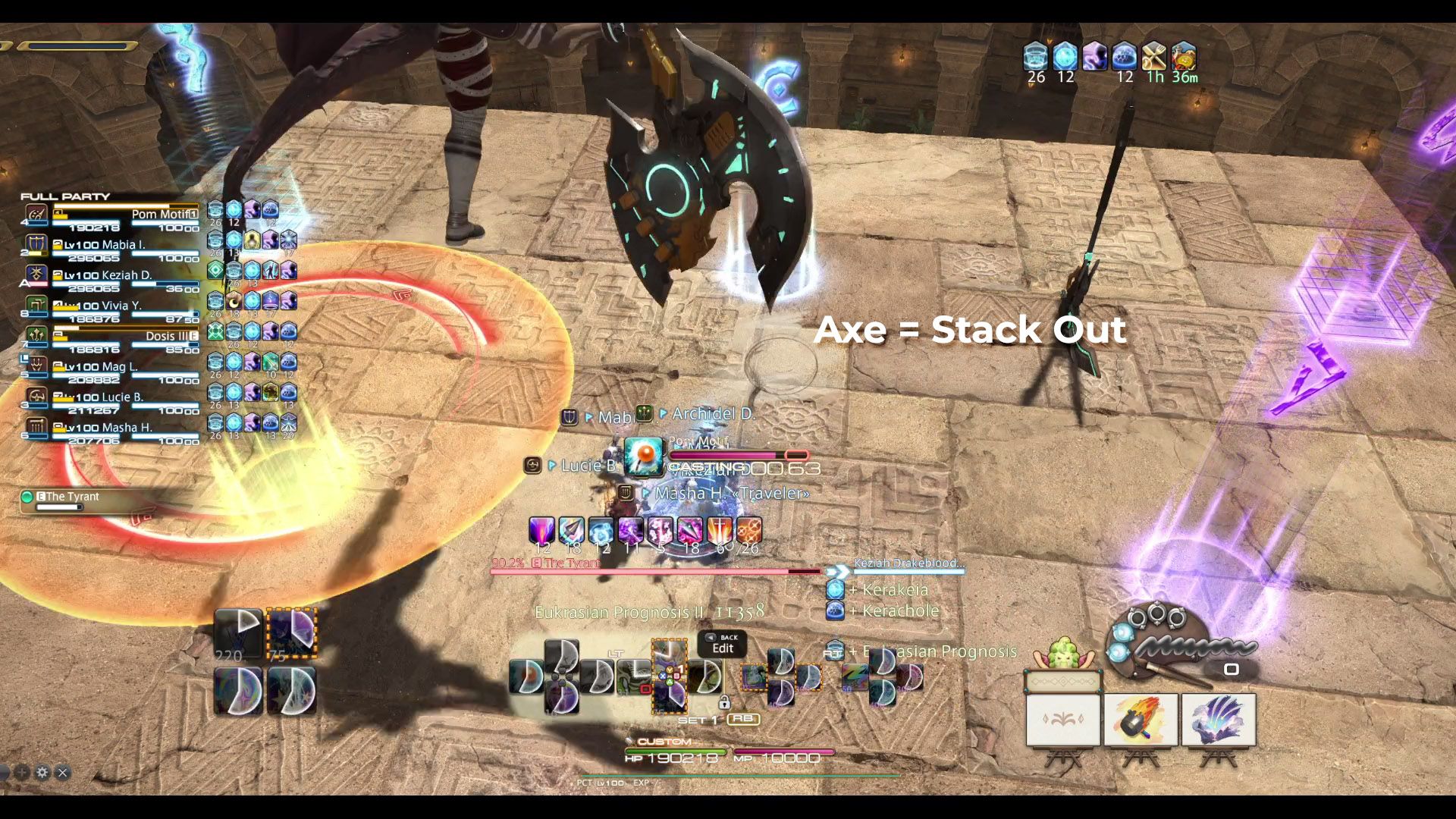Select the Kerakeia entry in the focus target list
The width and height of the screenshot is (1456, 819).
point(895,589)
